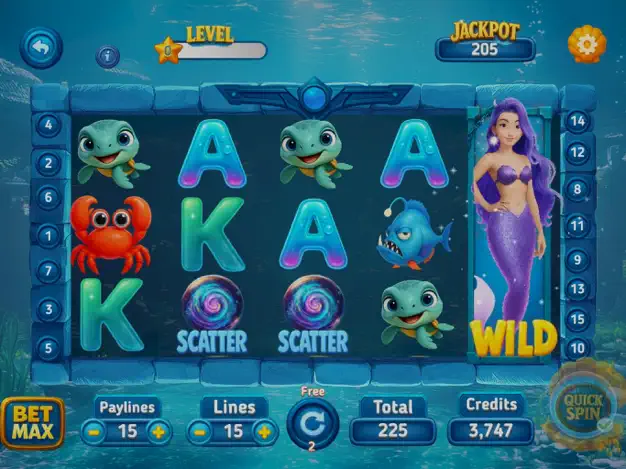The image size is (626, 469).
Task: Hit the BET MAX button
Action: click(x=32, y=422)
